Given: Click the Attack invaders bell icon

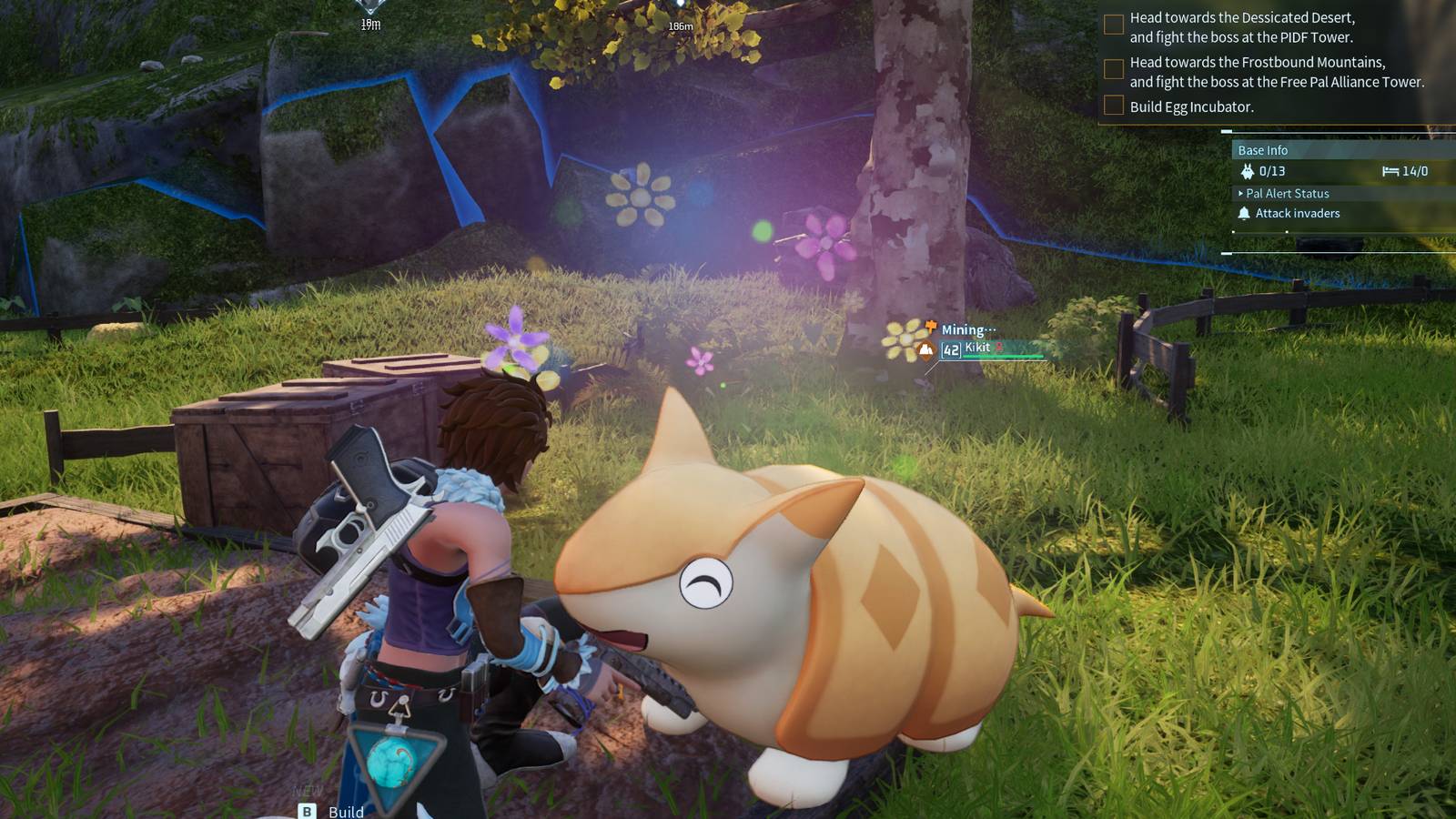Looking at the screenshot, I should tap(1244, 213).
